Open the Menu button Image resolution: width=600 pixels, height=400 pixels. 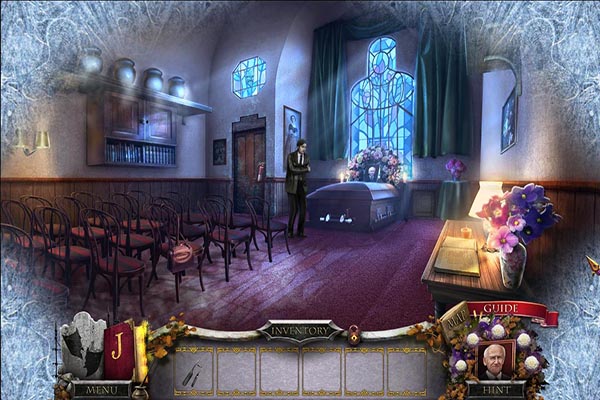(100, 390)
